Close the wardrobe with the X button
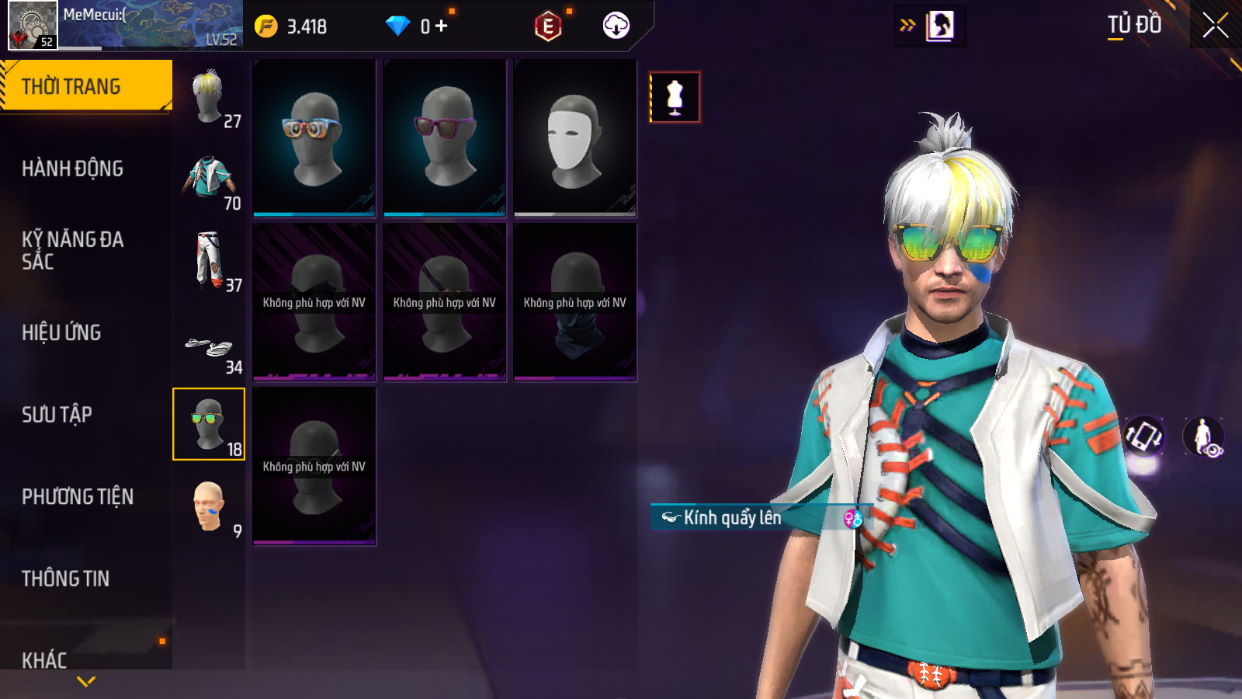This screenshot has width=1242, height=699. click(x=1215, y=26)
